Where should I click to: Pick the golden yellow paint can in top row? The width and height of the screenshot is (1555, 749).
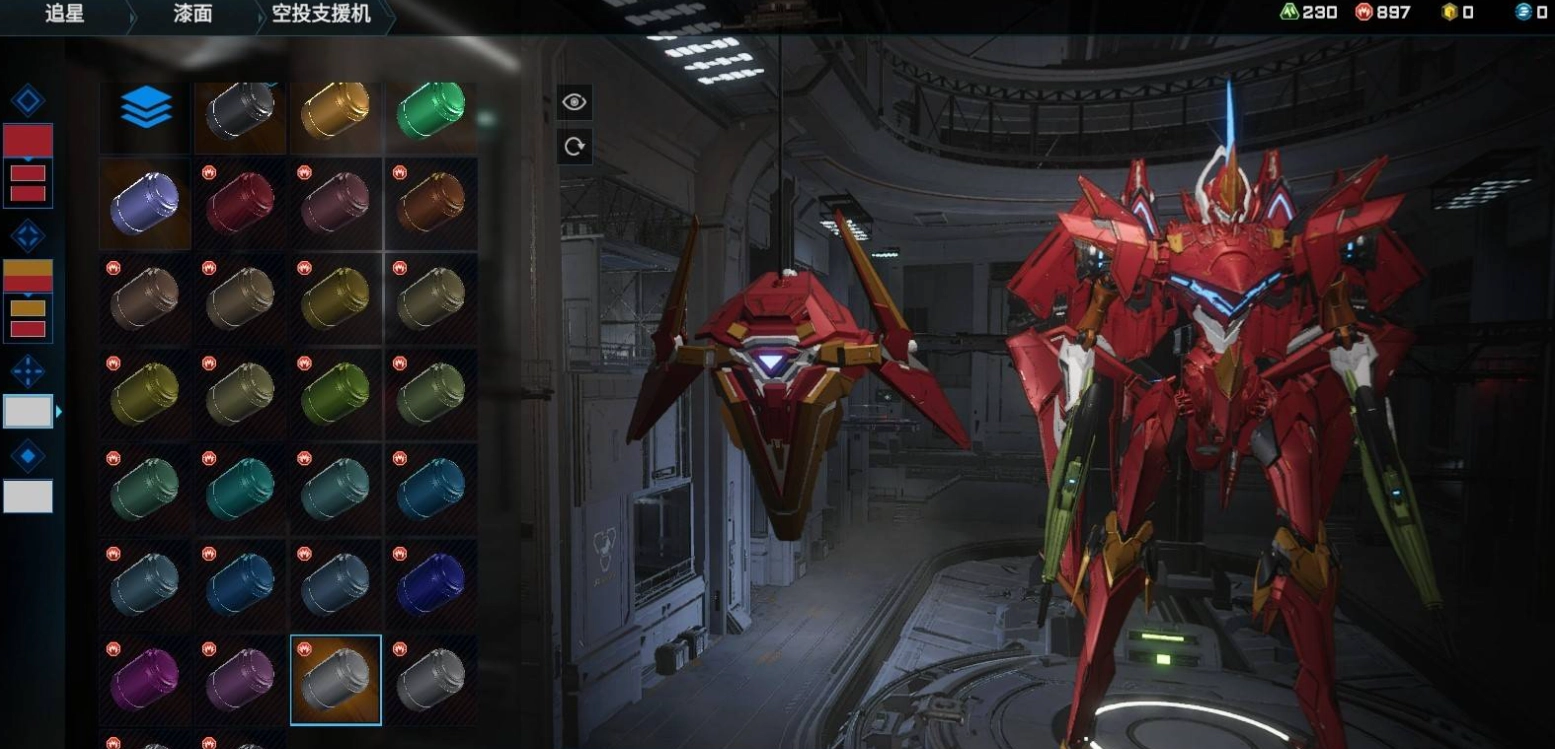(x=336, y=109)
